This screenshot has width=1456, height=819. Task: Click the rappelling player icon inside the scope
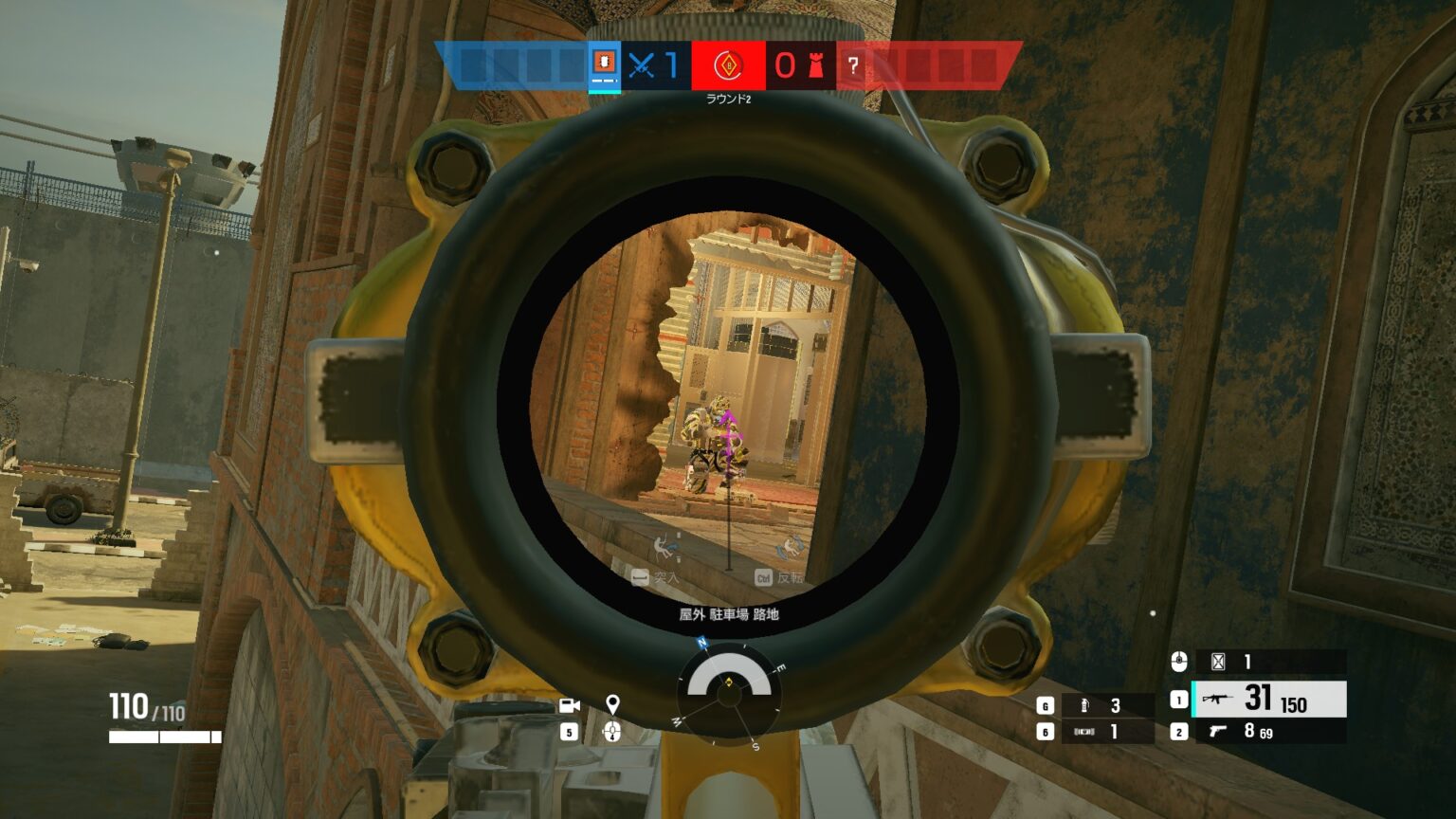click(x=661, y=547)
